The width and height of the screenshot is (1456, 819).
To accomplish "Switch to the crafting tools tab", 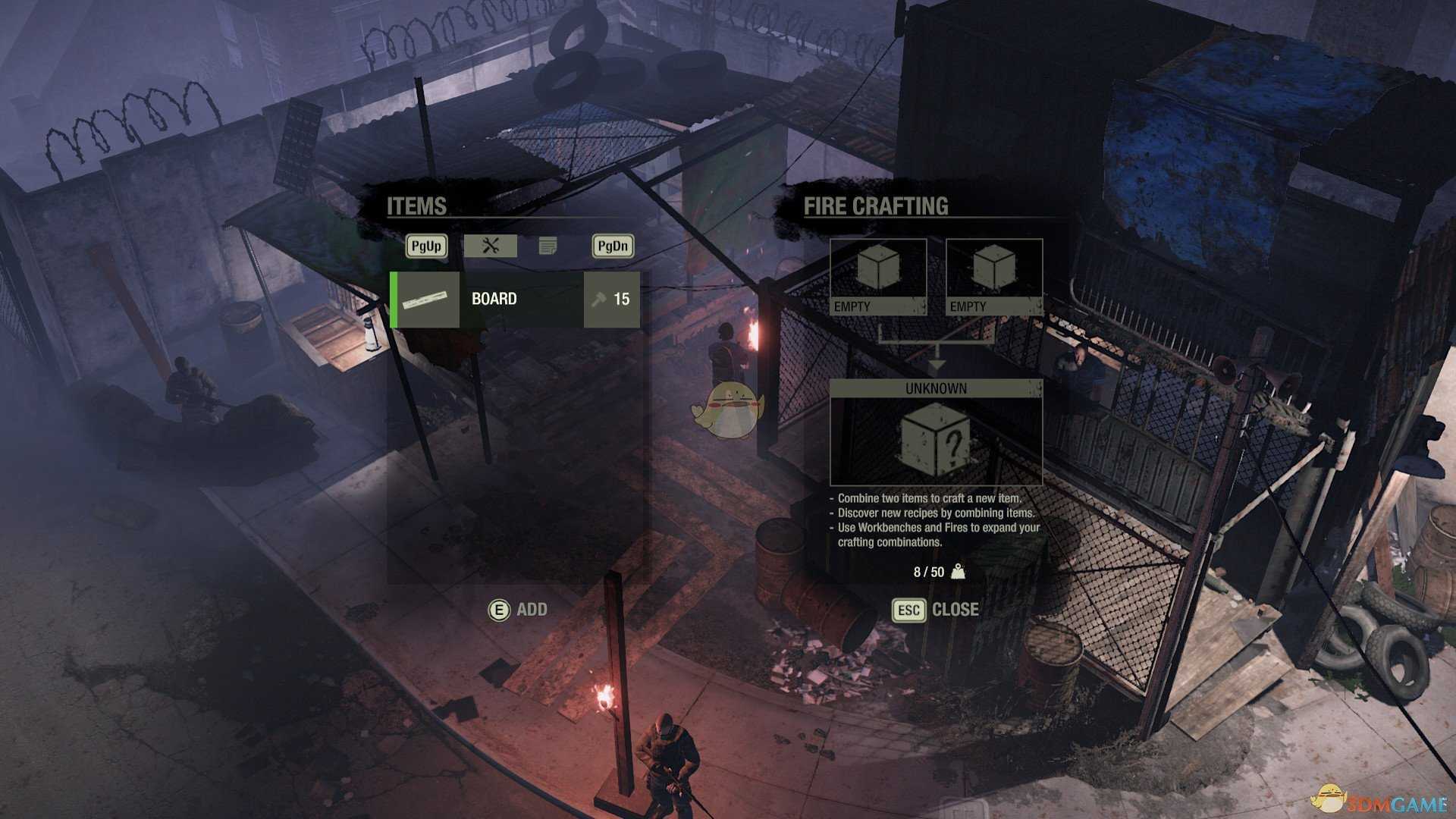I will point(490,246).
